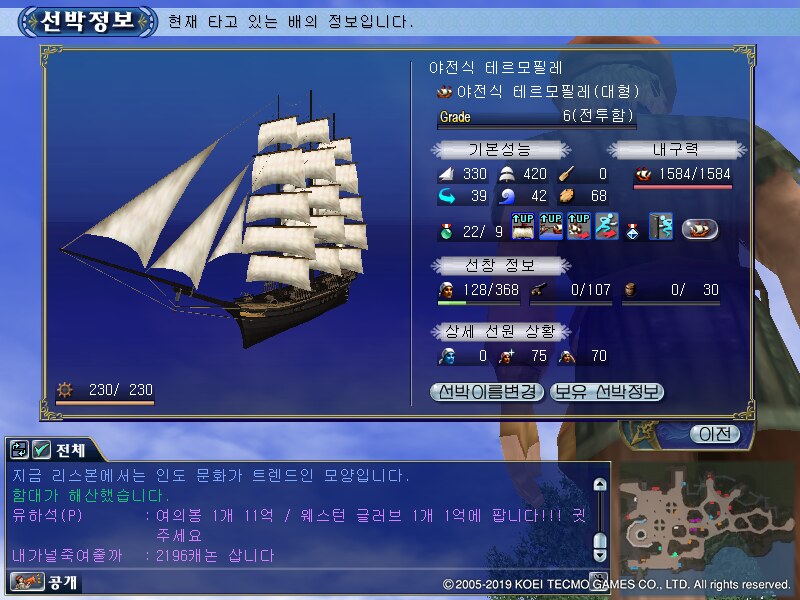The image size is (800, 600).
Task: Click the sail UP ship skill icon
Action: click(x=525, y=228)
